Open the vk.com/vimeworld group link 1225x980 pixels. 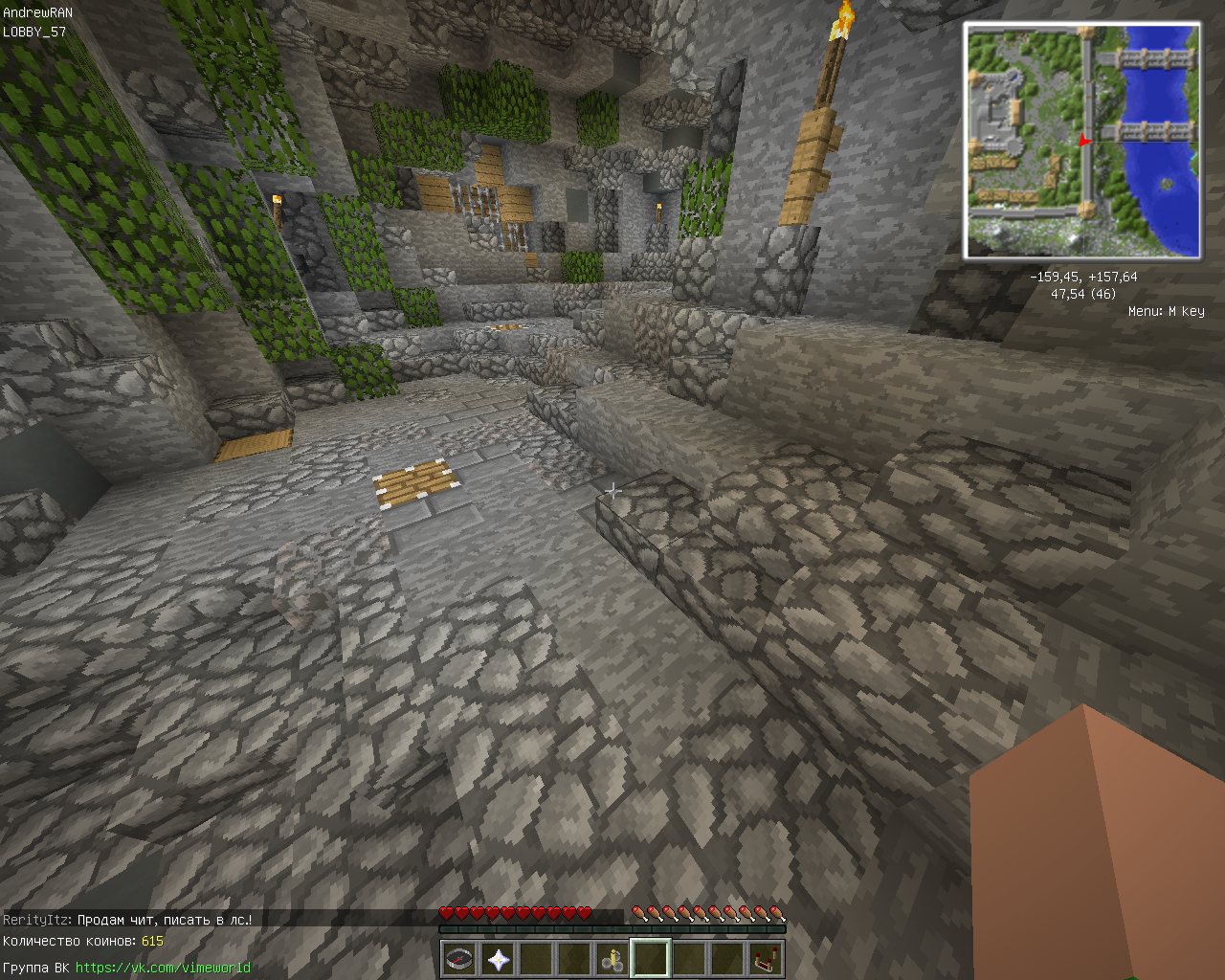pyautogui.click(x=163, y=968)
